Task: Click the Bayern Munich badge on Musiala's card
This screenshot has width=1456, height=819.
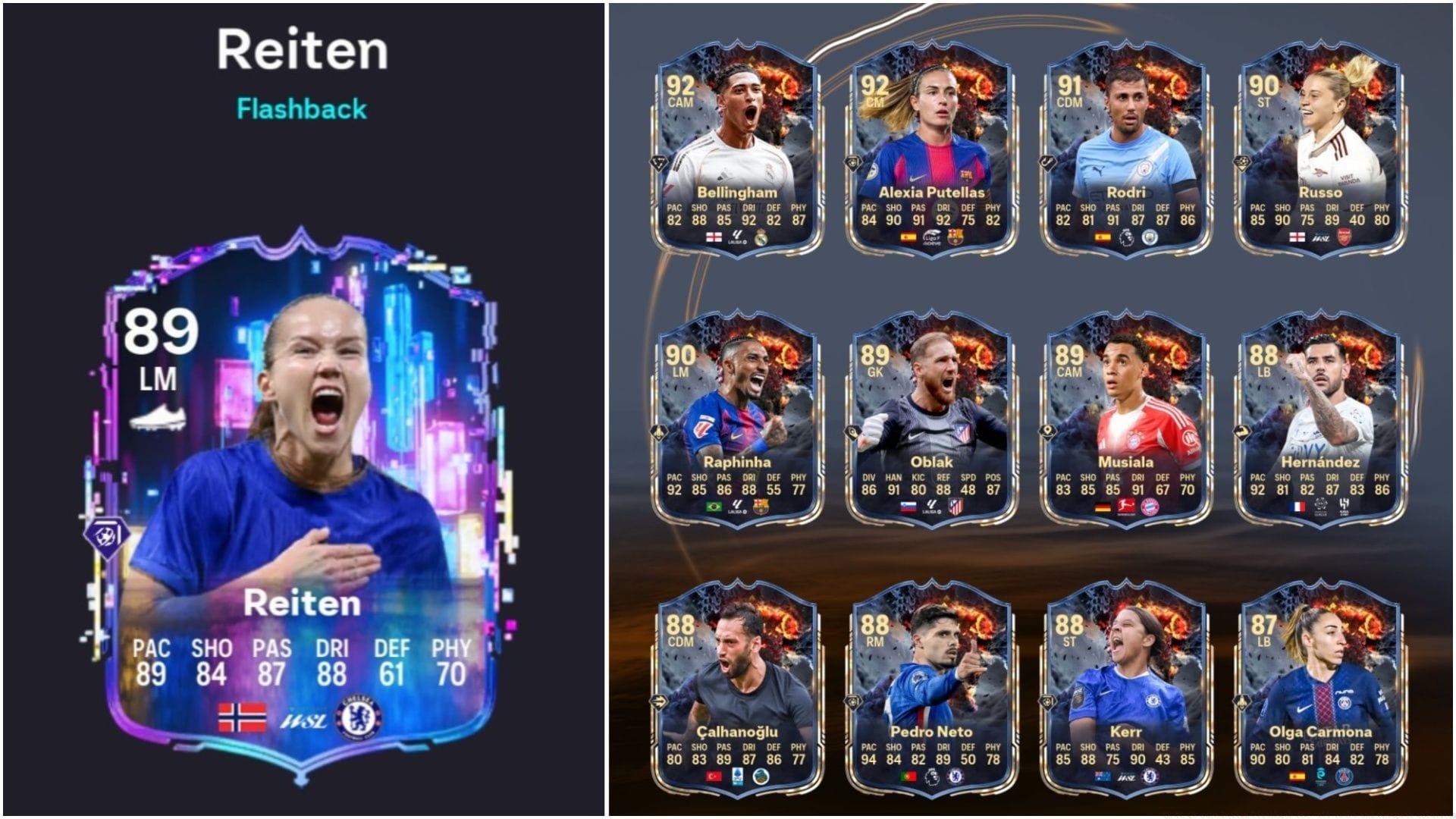Action: pos(1150,507)
